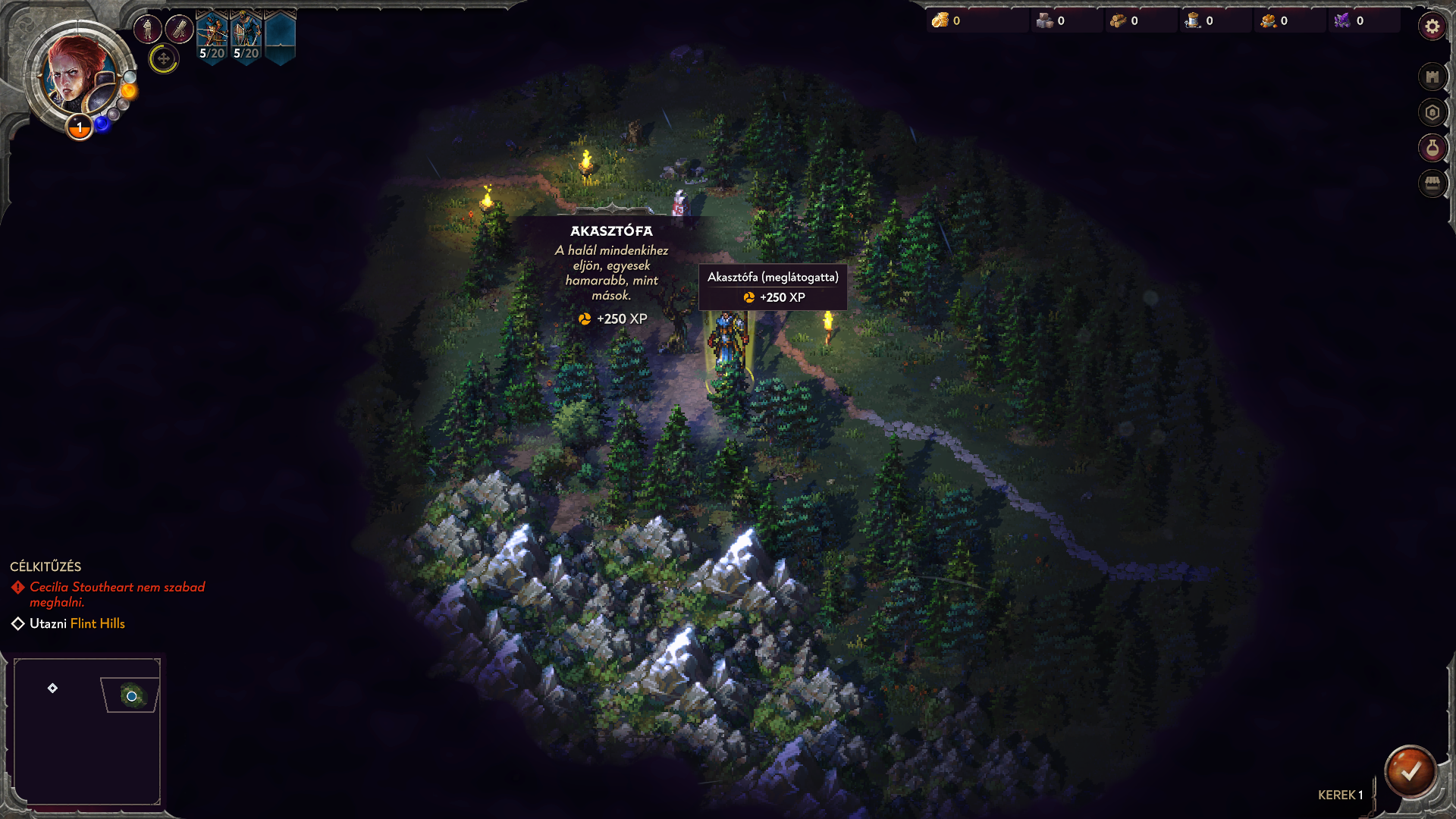1456x819 pixels.
Task: Click the wood logs resource counter
Action: (x=1125, y=21)
